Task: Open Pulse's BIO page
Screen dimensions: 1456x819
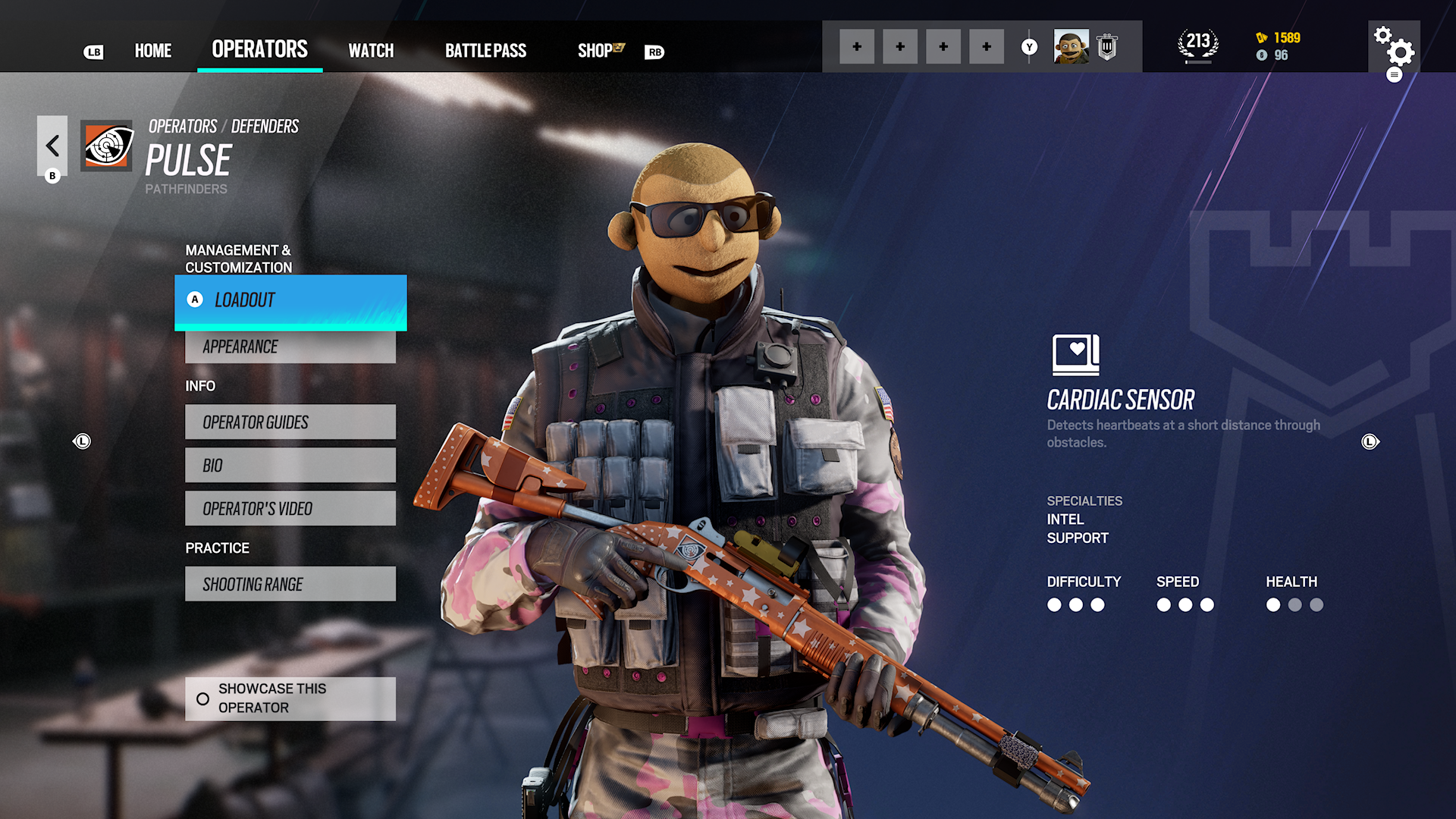Action: [290, 465]
